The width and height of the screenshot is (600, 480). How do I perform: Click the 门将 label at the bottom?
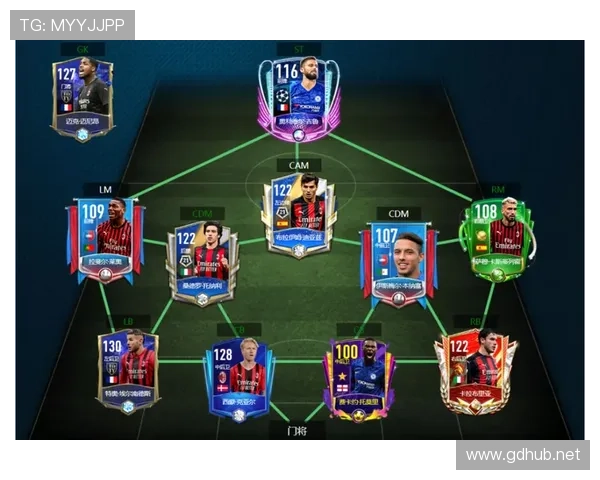[298, 431]
